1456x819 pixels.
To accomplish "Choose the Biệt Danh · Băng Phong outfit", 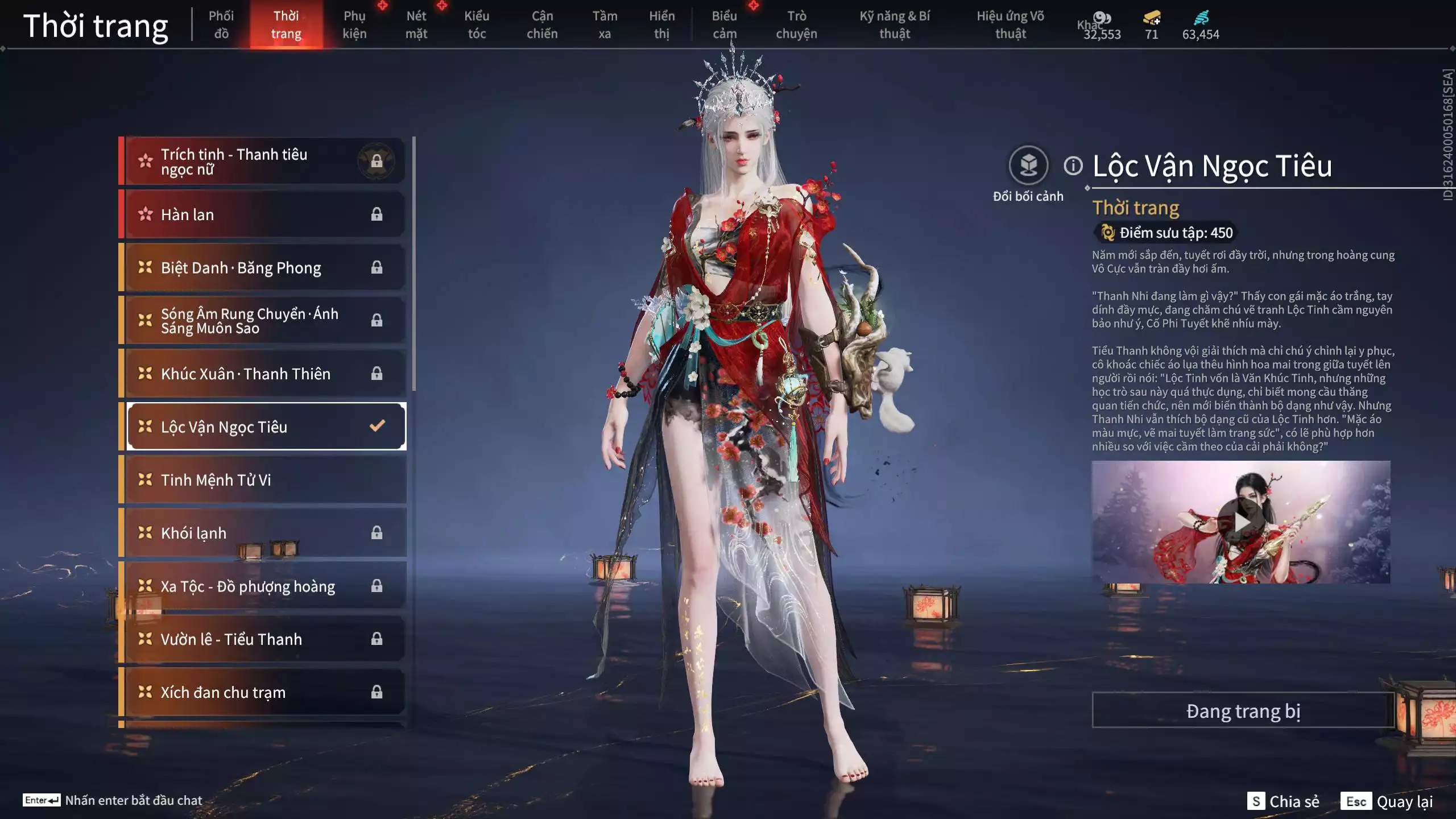I will pos(265,267).
